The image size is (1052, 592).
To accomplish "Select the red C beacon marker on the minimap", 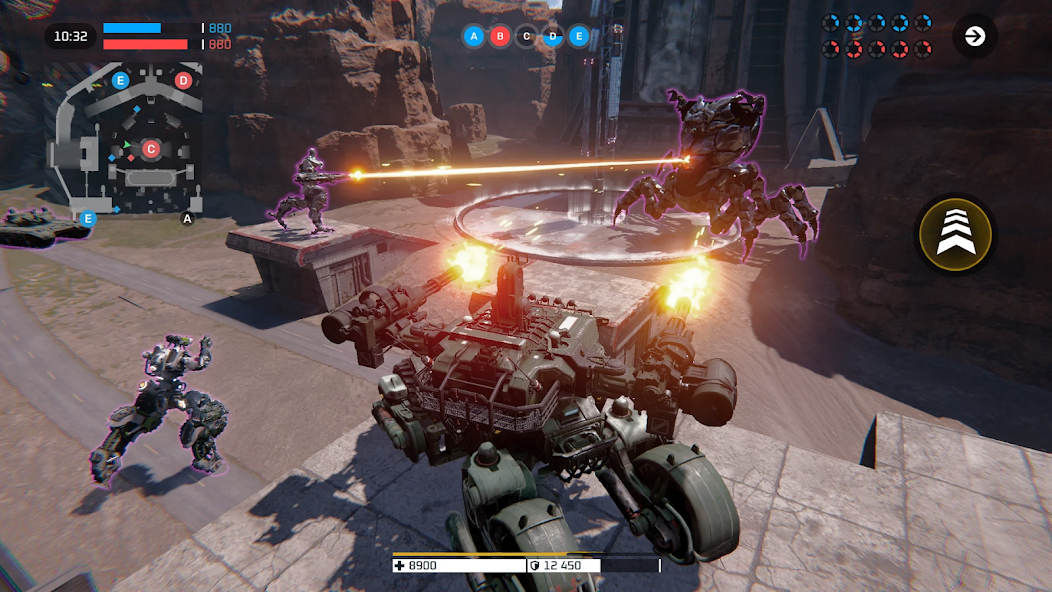I will (151, 149).
